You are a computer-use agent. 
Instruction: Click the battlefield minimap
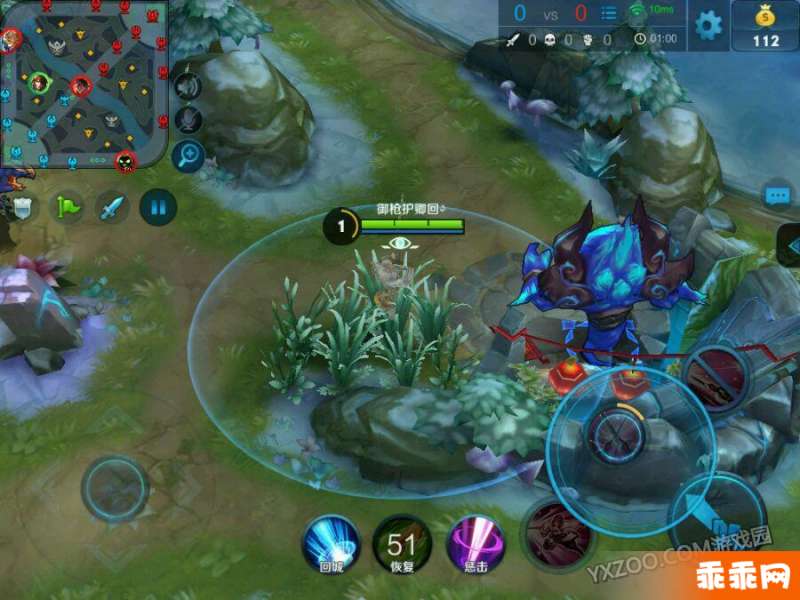coord(84,84)
